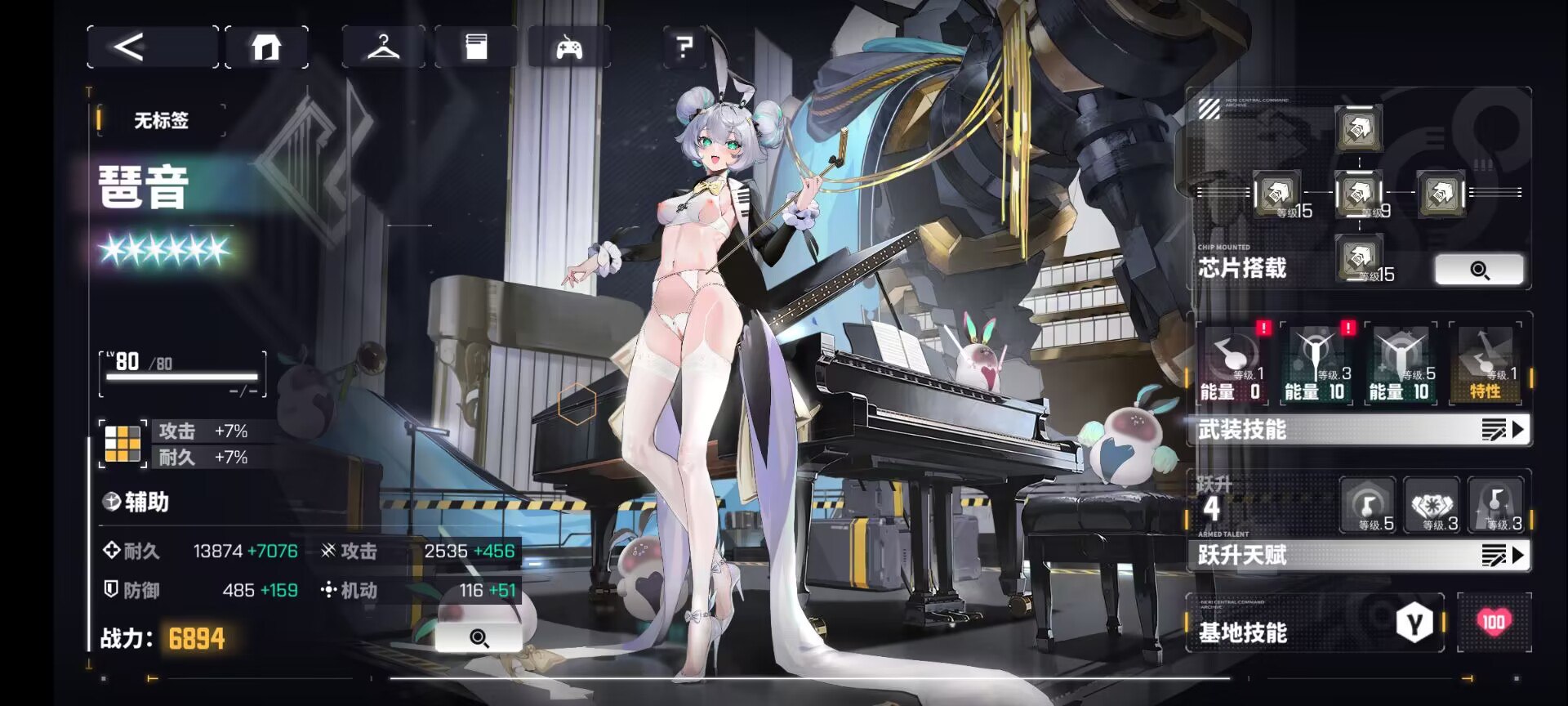Click the chip grid icon beside 攻击 +7%
Viewport: 1568px width, 706px height.
[x=122, y=443]
